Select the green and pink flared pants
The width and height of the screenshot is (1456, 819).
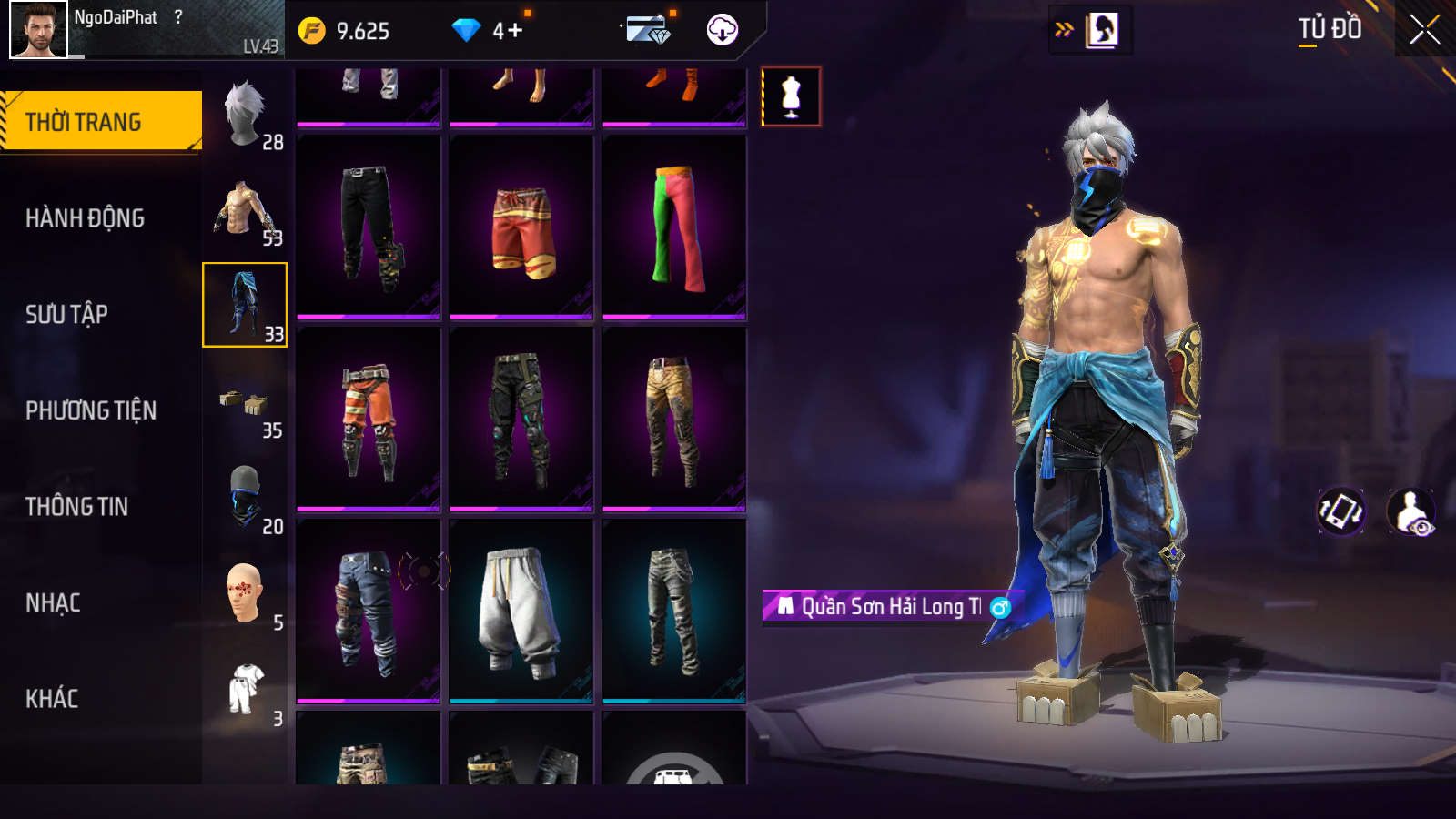(x=674, y=227)
